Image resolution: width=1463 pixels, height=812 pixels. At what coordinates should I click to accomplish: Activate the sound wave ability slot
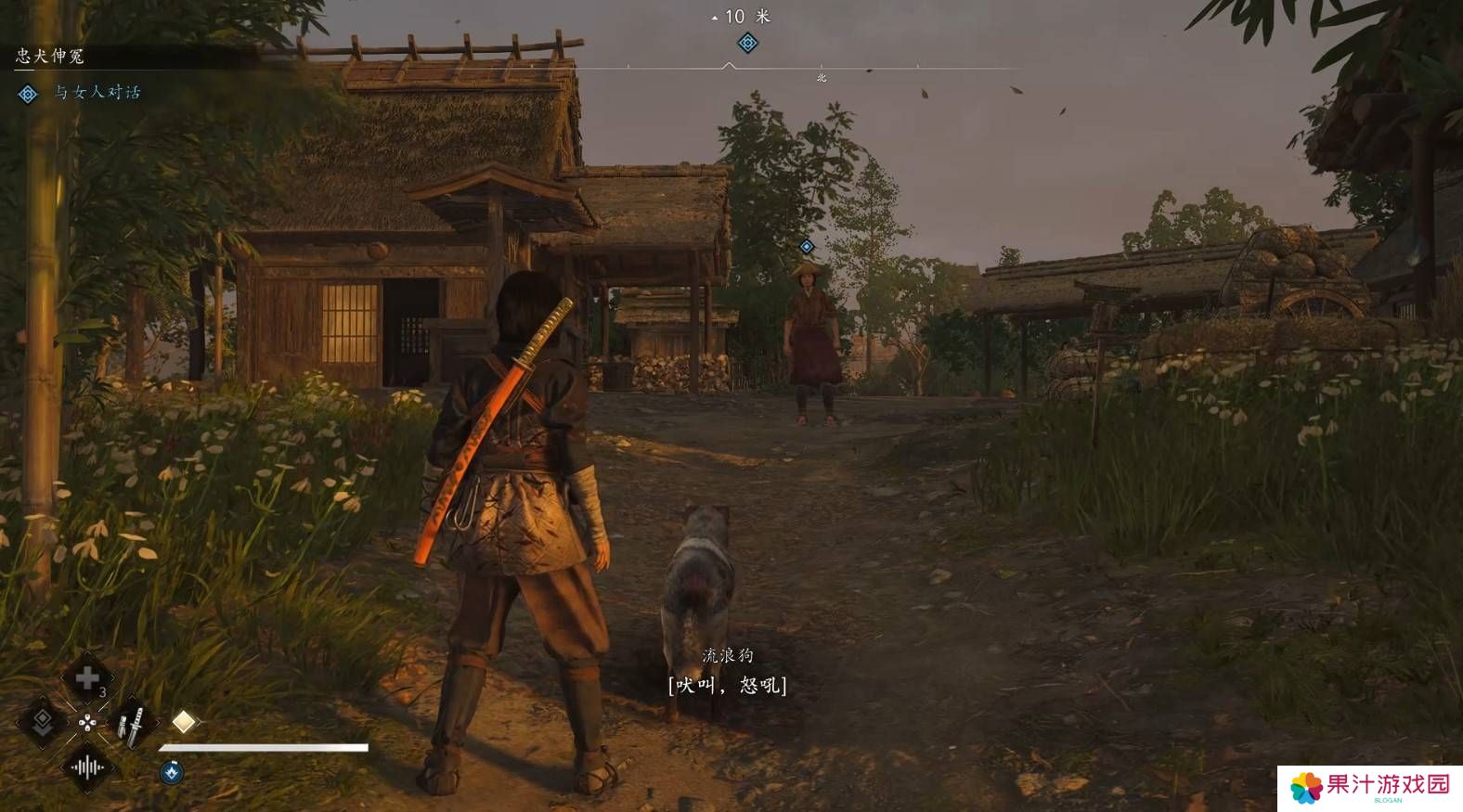87,767
